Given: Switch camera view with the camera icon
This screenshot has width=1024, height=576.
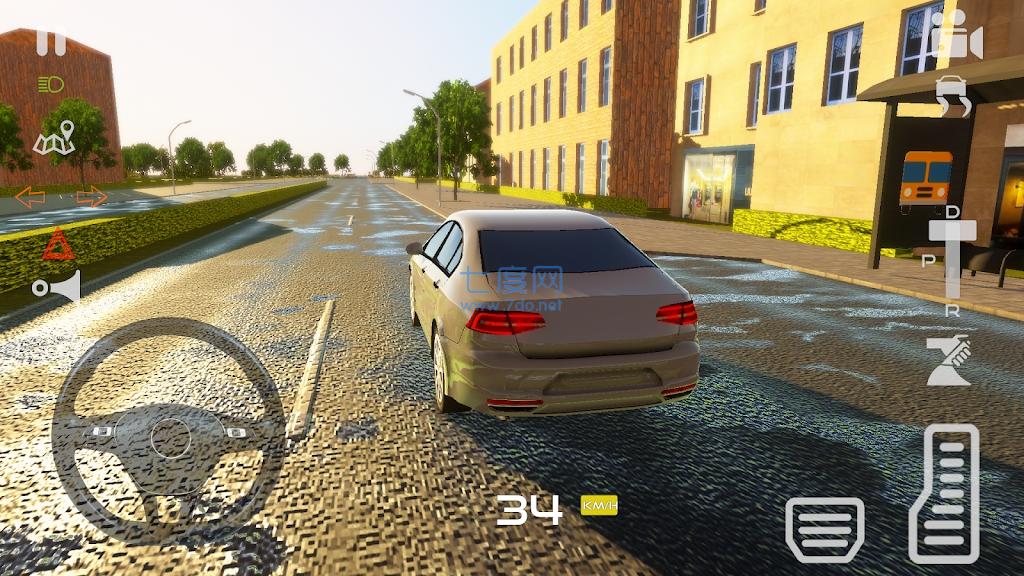Looking at the screenshot, I should point(955,38).
